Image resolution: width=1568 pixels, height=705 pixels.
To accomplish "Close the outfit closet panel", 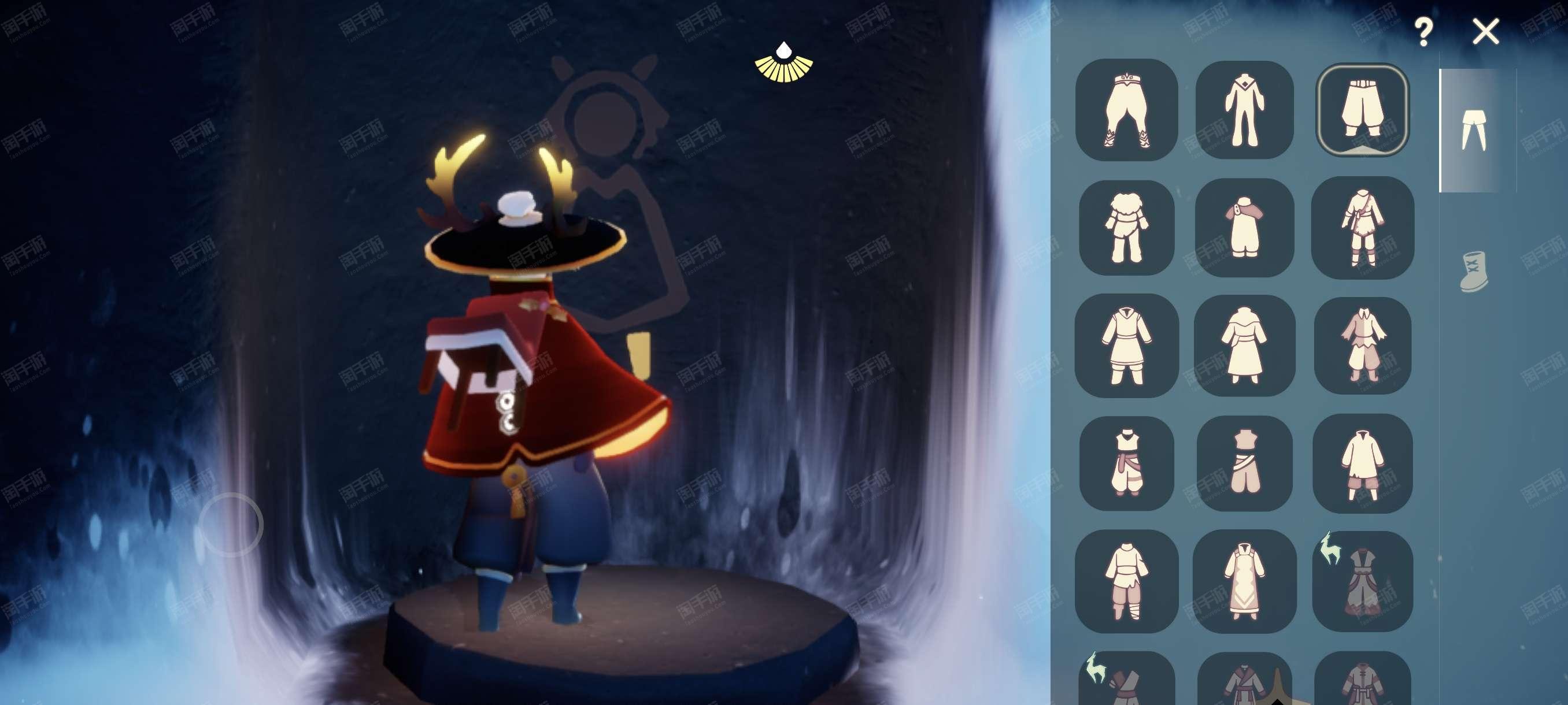I will 1485,31.
